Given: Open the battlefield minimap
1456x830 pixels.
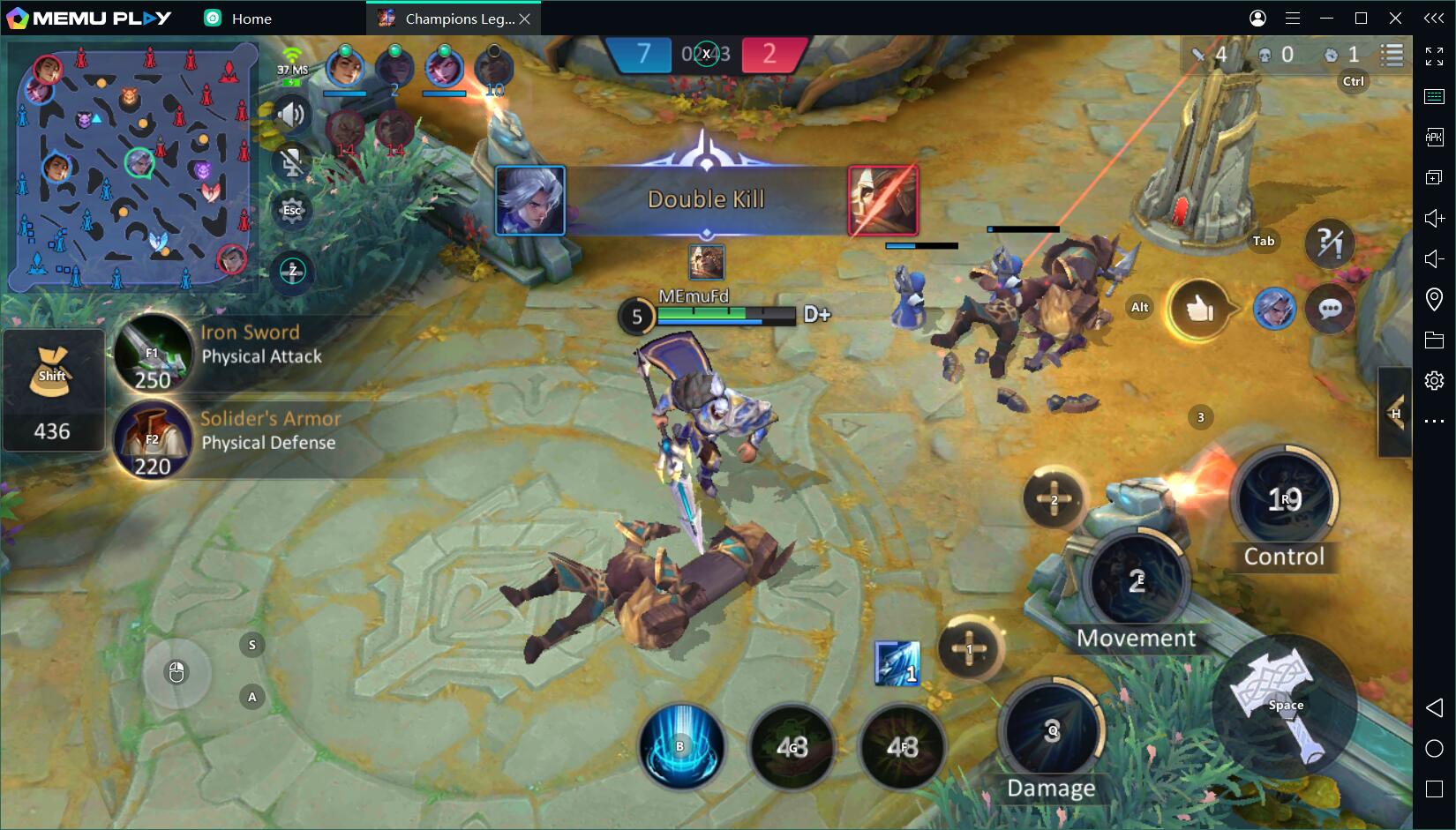Looking at the screenshot, I should click(132, 168).
